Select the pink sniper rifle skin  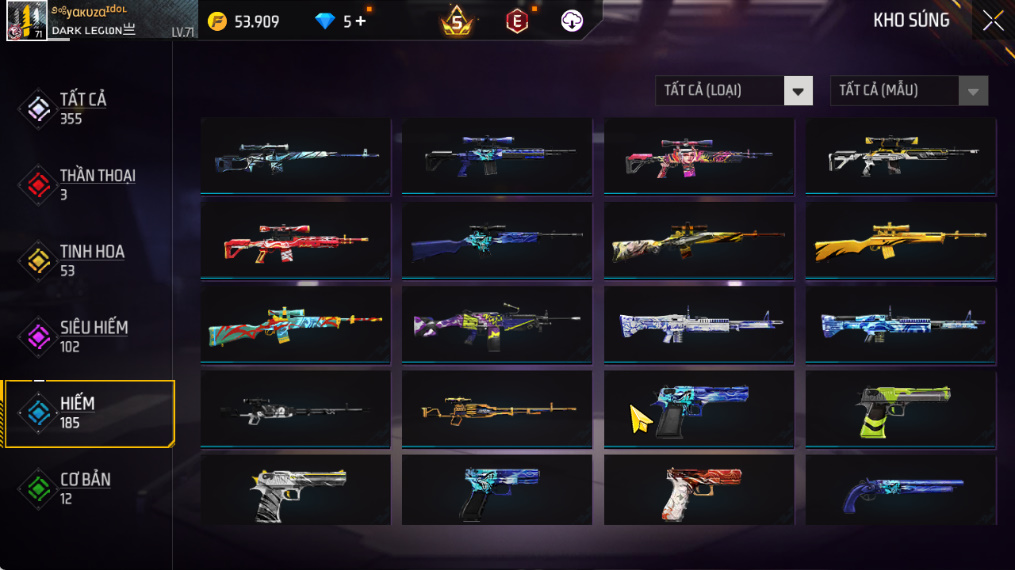(698, 157)
